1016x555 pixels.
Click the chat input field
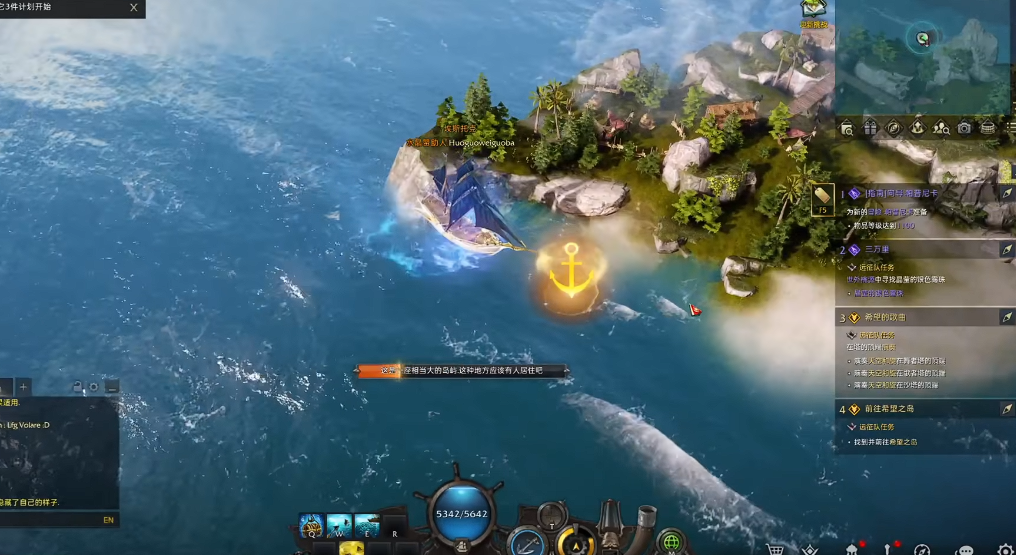[50, 520]
